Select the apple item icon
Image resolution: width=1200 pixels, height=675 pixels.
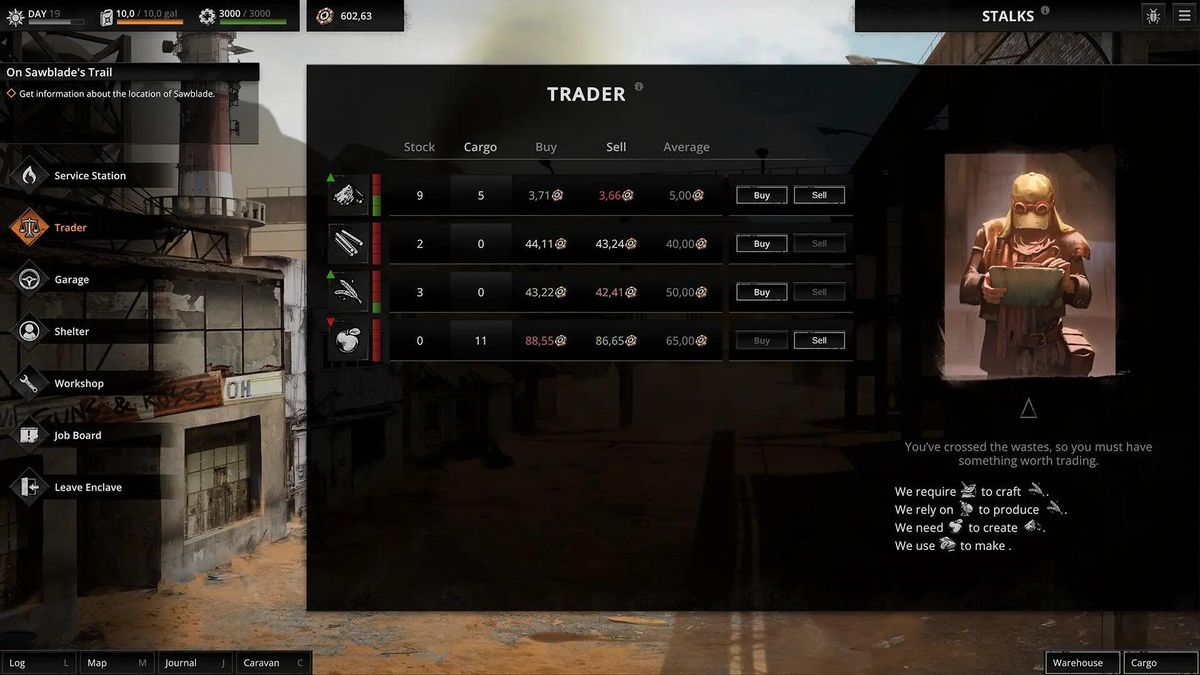(348, 341)
